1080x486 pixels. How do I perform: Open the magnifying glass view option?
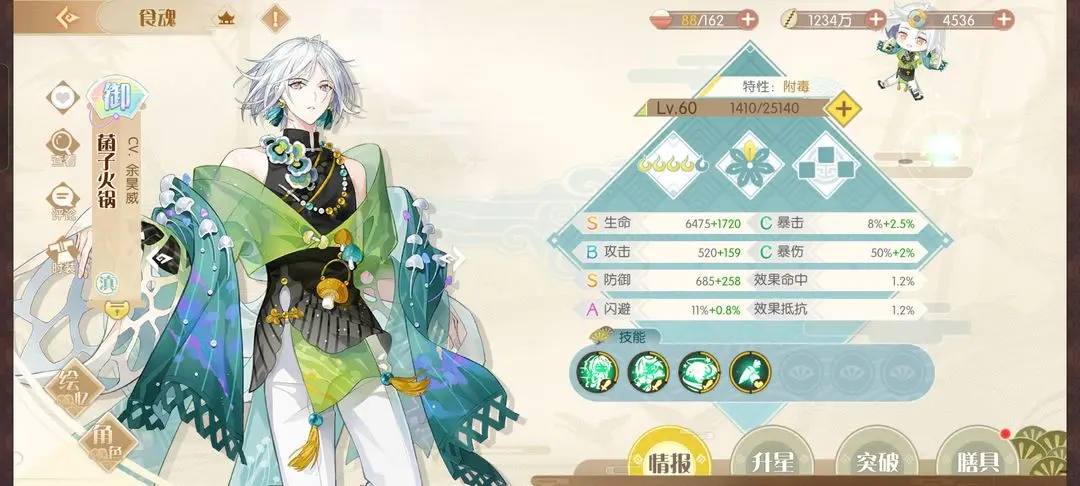point(63,146)
